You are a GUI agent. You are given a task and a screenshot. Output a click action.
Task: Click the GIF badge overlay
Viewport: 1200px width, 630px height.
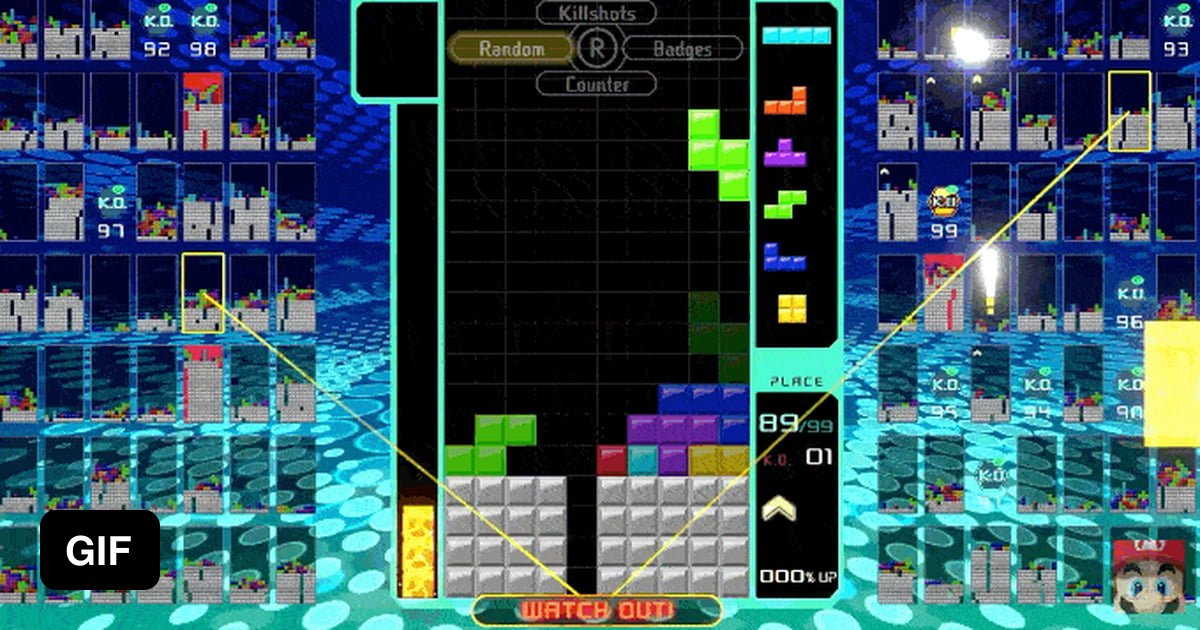(x=99, y=550)
